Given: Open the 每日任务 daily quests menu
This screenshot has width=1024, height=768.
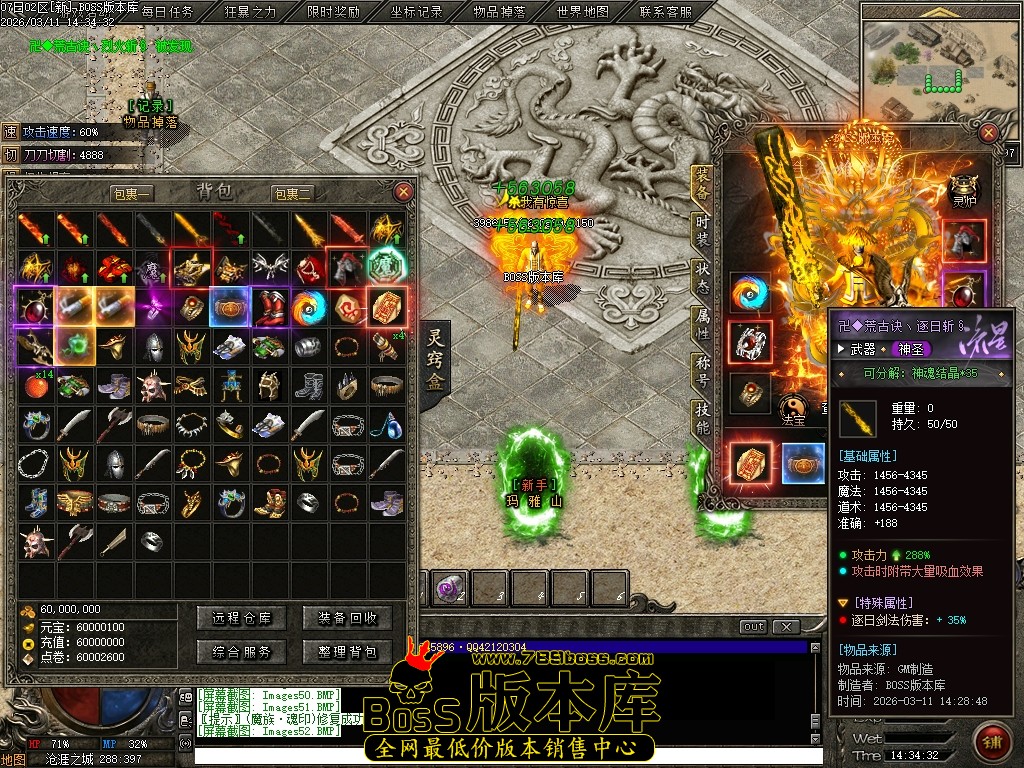Looking at the screenshot, I should point(167,12).
